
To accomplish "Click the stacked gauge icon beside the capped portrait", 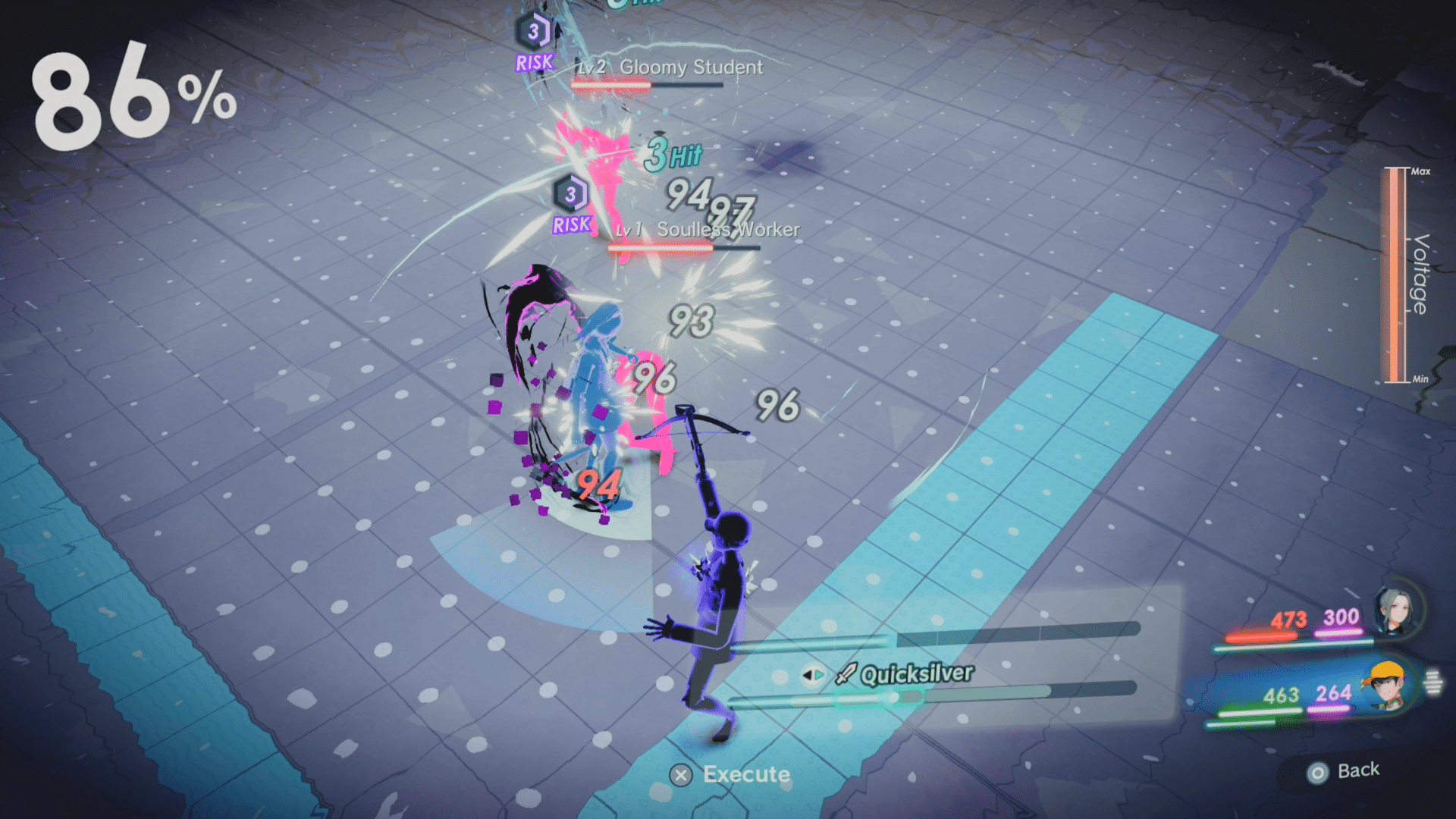I will [1433, 680].
